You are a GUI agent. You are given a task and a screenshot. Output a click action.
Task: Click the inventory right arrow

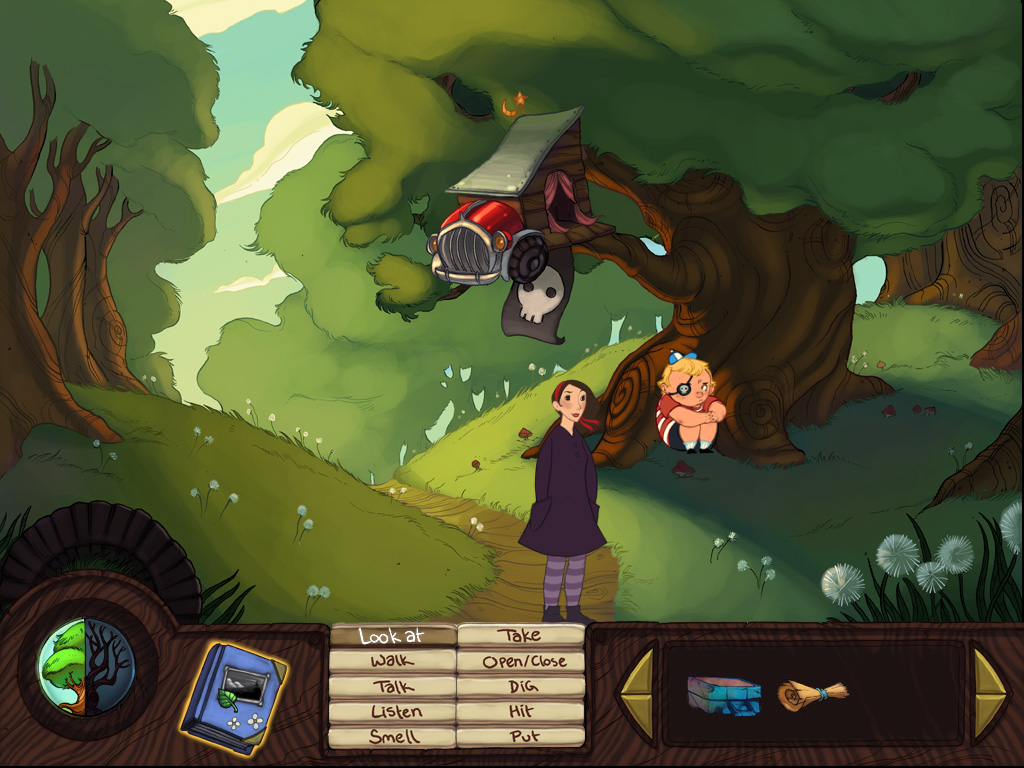989,689
